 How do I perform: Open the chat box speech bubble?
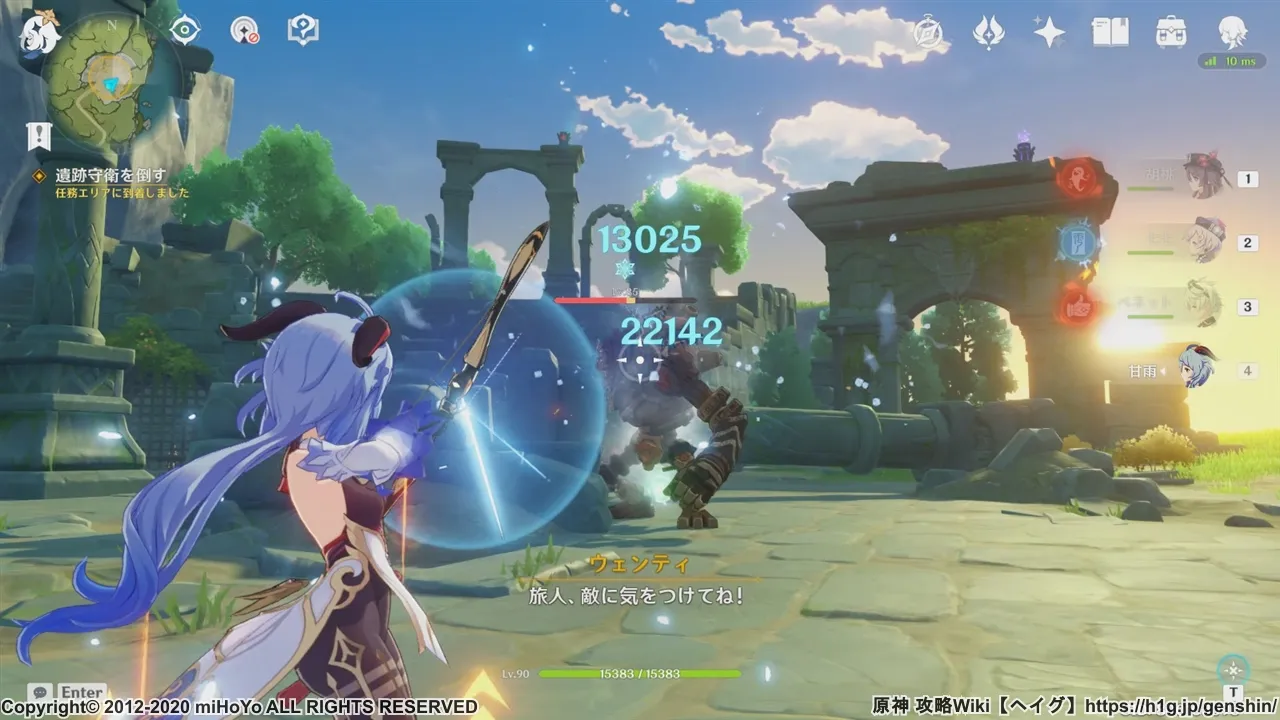[40, 692]
